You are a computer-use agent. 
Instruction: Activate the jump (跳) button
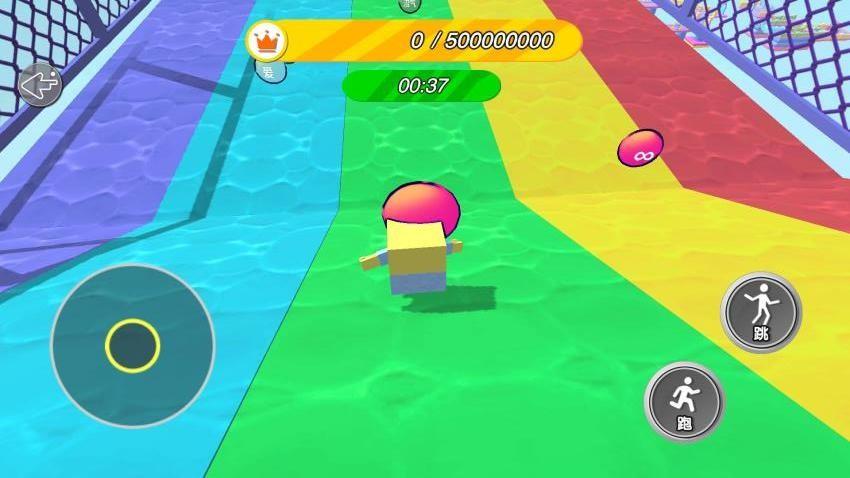(x=761, y=312)
